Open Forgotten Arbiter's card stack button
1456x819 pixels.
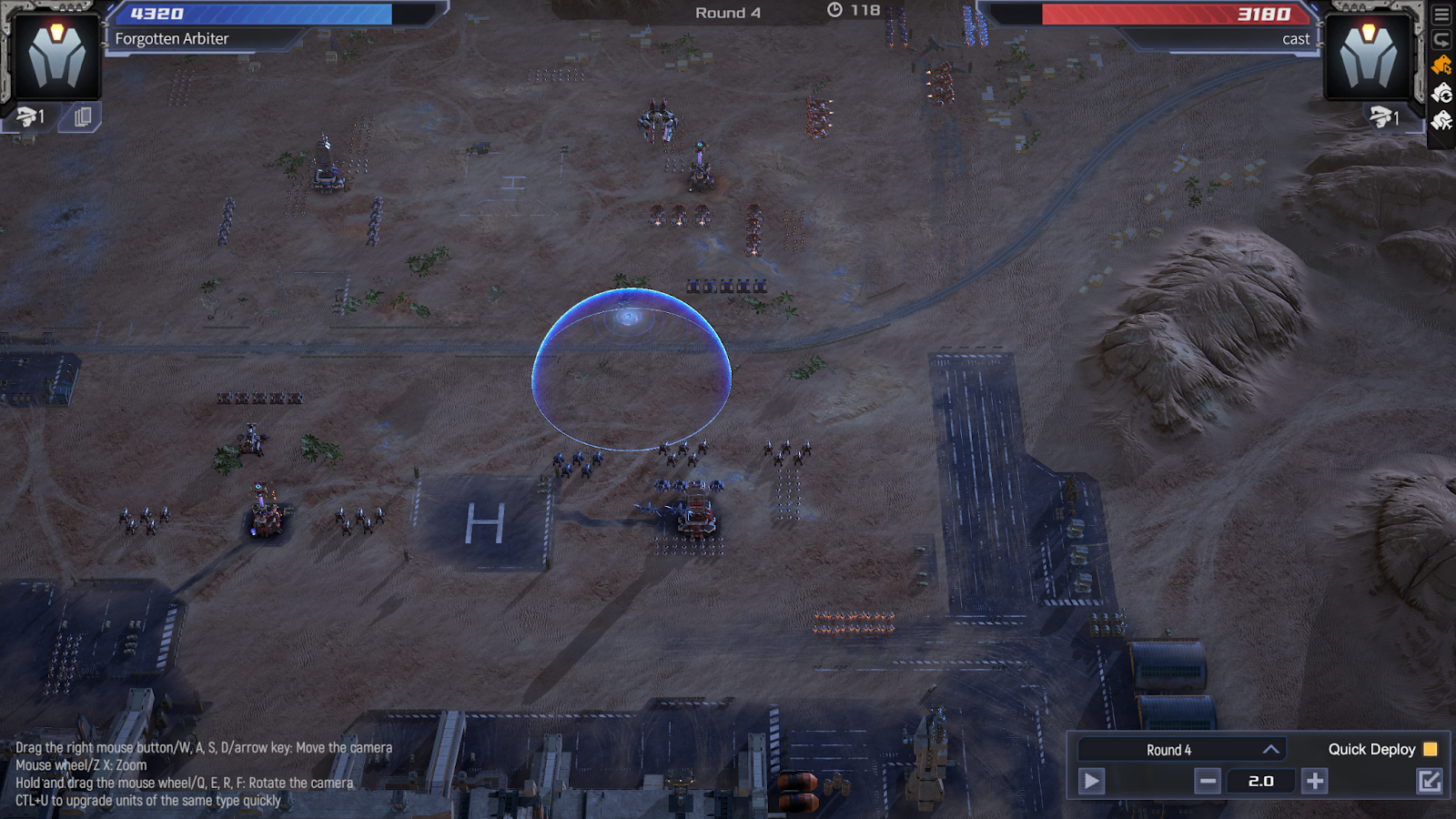(x=82, y=116)
